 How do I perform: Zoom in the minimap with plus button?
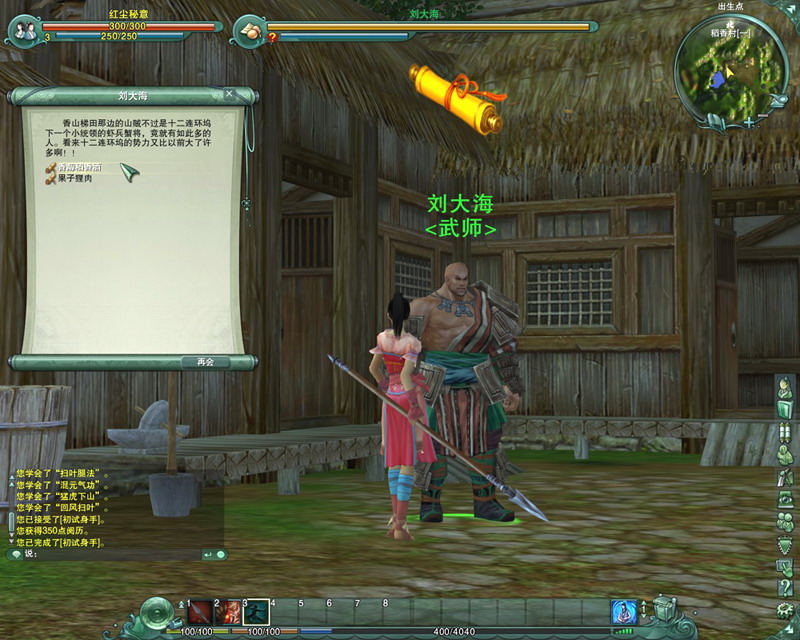pyautogui.click(x=749, y=121)
